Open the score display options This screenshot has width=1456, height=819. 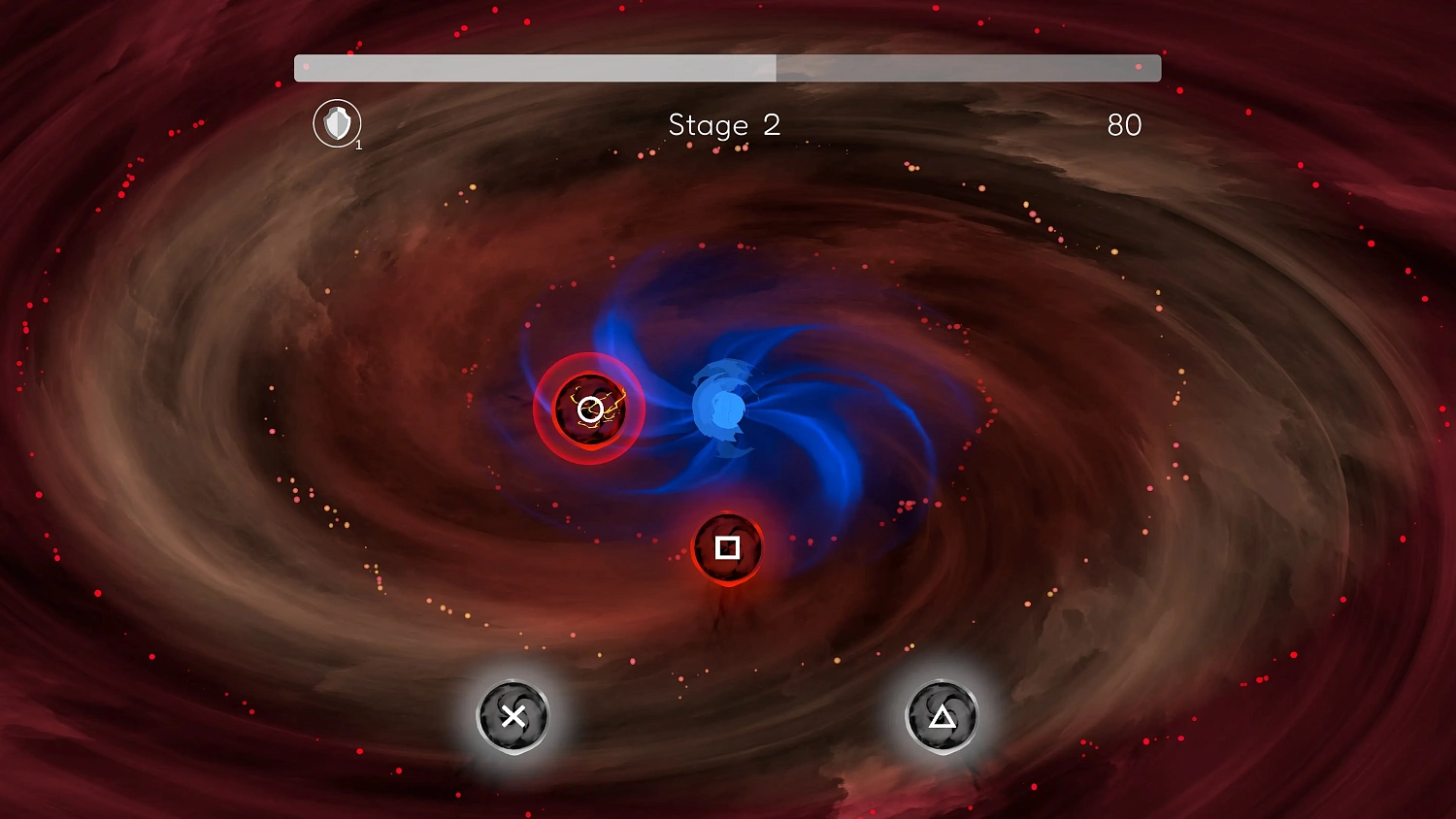(x=1125, y=125)
